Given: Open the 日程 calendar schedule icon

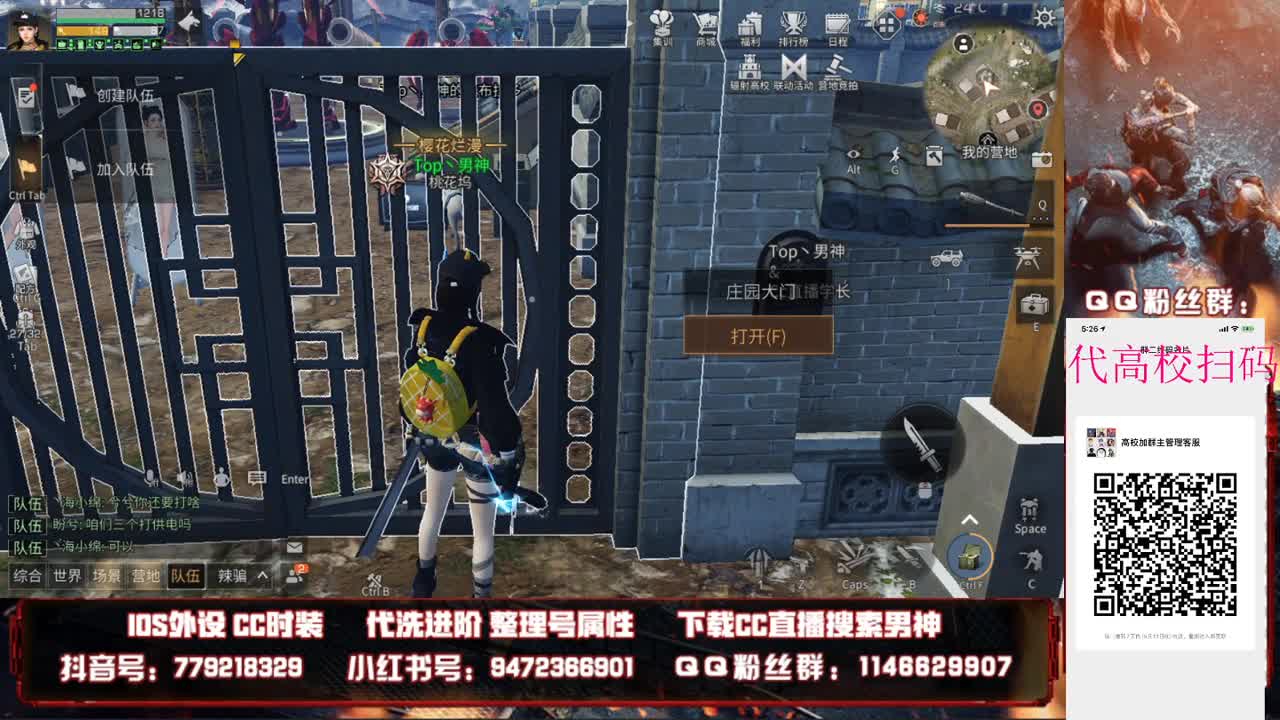Looking at the screenshot, I should [840, 25].
